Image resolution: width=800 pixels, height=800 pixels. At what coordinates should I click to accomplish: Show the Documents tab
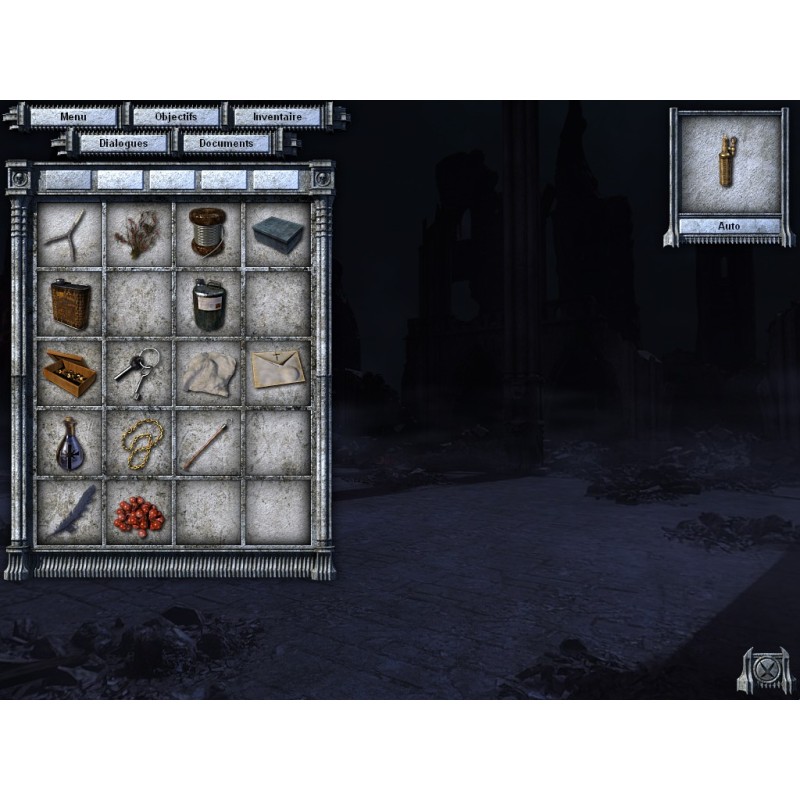(226, 143)
